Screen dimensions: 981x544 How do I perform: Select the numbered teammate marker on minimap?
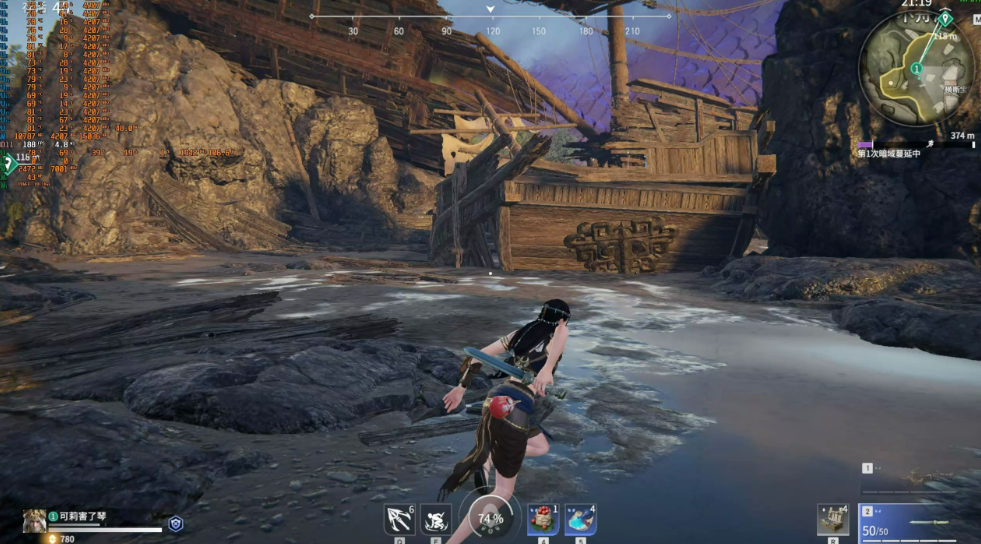pyautogui.click(x=917, y=68)
